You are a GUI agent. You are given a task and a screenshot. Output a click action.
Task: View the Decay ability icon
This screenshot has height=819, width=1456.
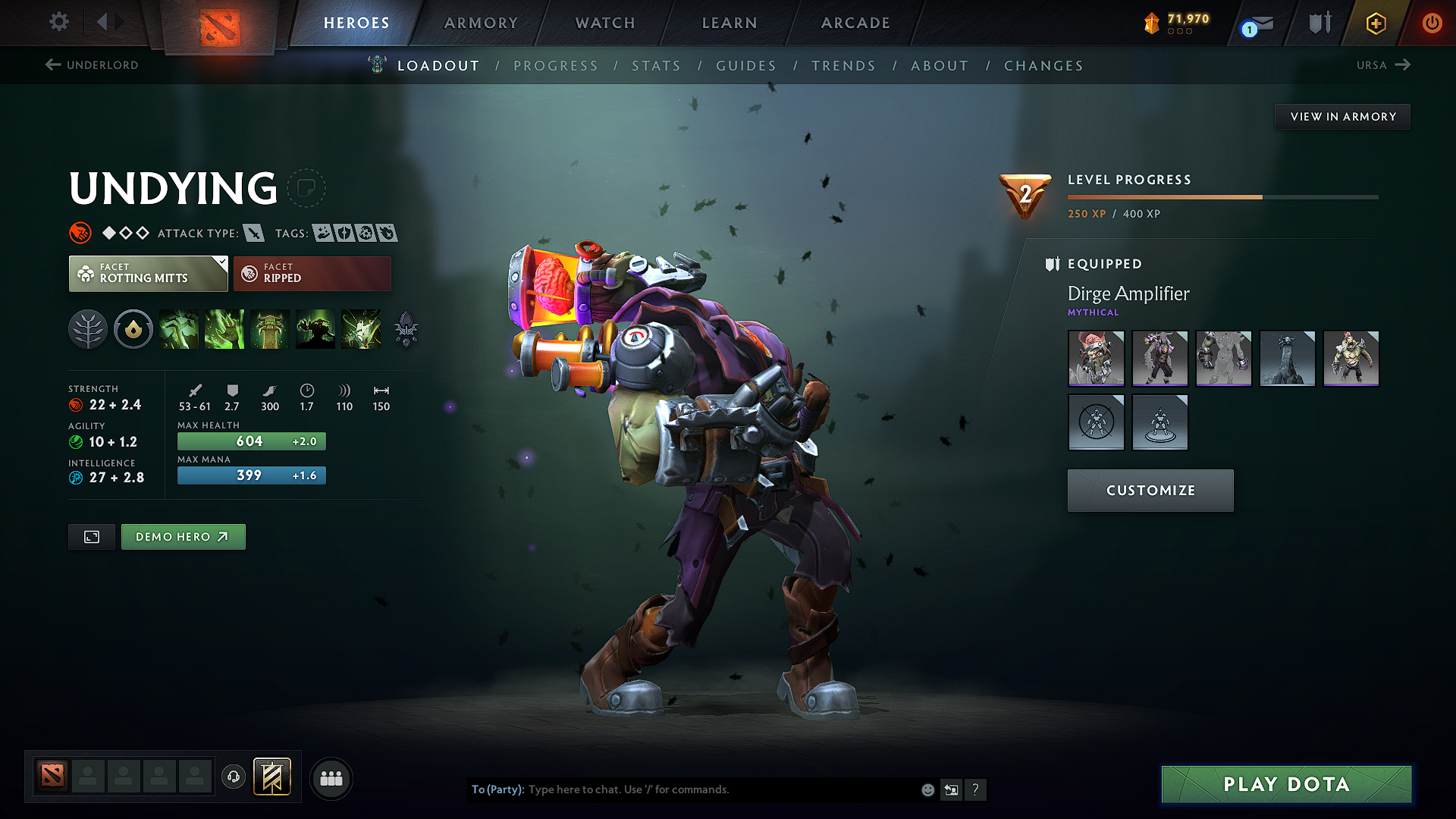click(179, 328)
